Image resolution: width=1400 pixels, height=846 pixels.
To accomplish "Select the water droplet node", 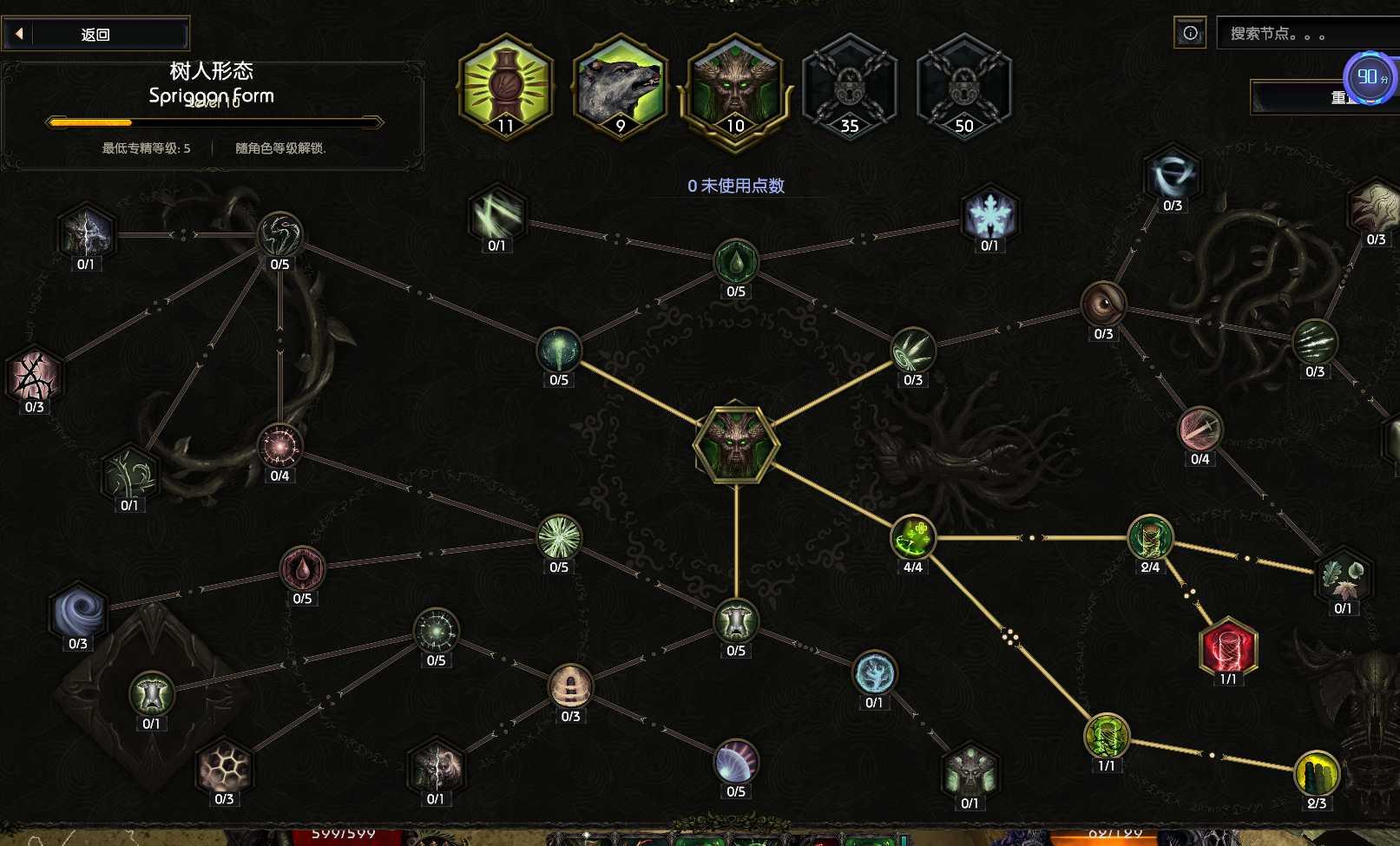I will tap(736, 261).
